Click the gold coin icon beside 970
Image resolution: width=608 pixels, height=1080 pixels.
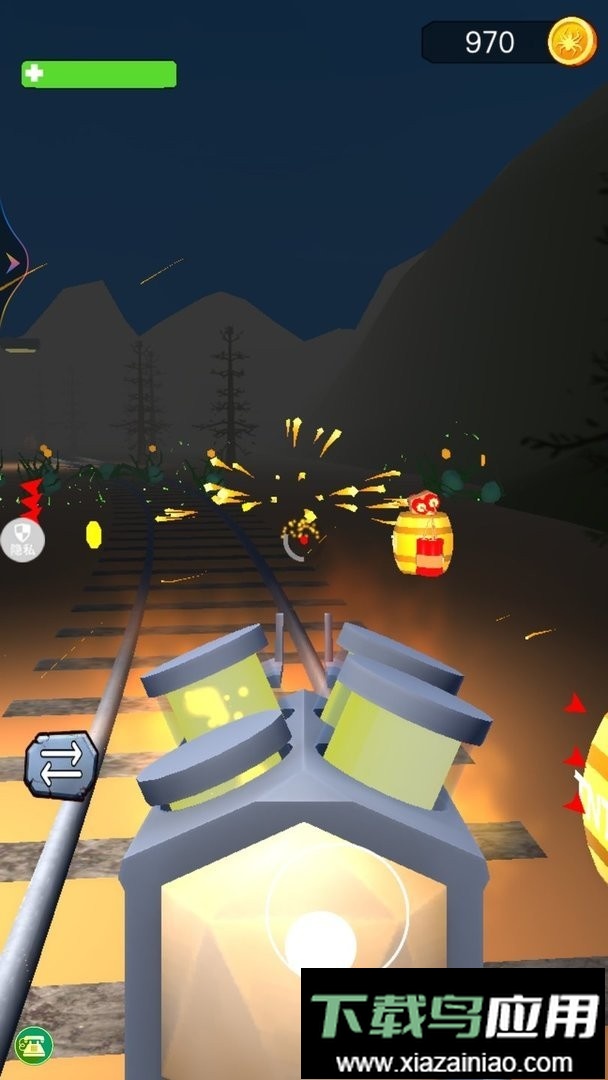(572, 42)
